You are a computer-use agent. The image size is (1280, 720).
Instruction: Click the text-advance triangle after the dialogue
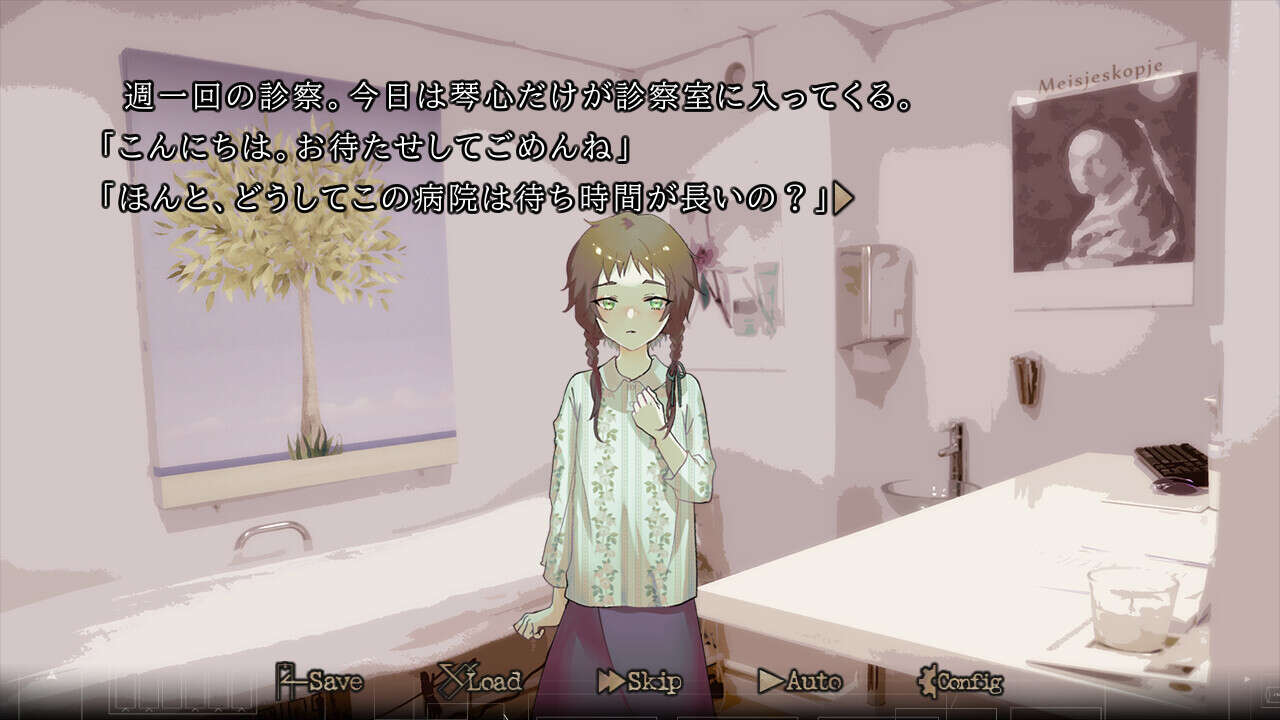843,198
